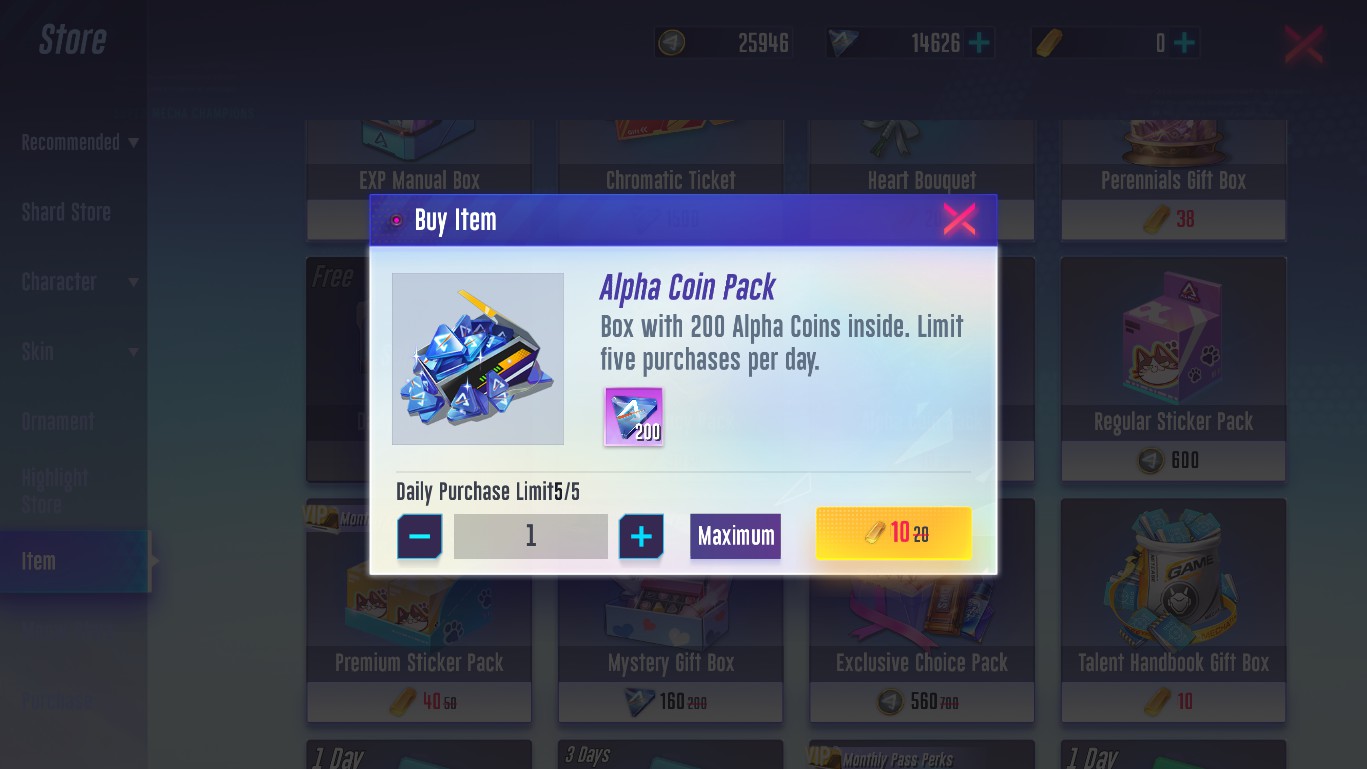Click the purchase quantity field
The height and width of the screenshot is (769, 1367).
tap(530, 537)
